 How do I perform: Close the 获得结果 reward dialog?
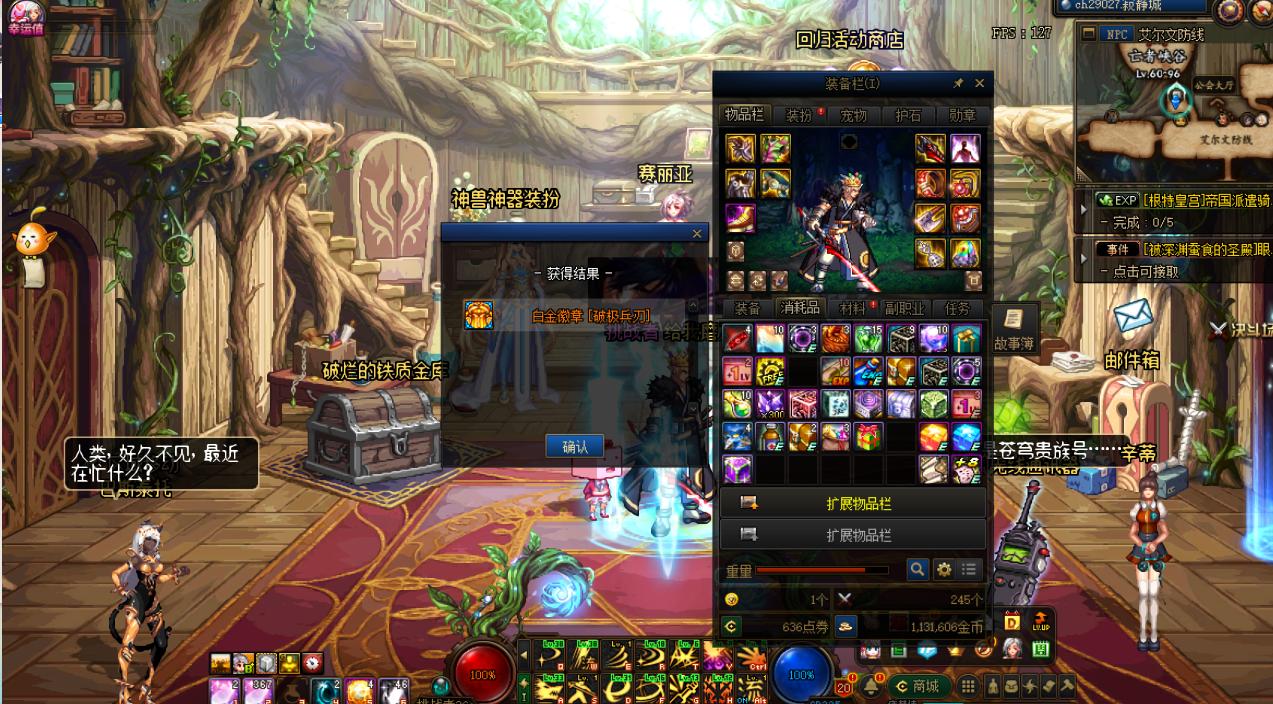(x=697, y=233)
